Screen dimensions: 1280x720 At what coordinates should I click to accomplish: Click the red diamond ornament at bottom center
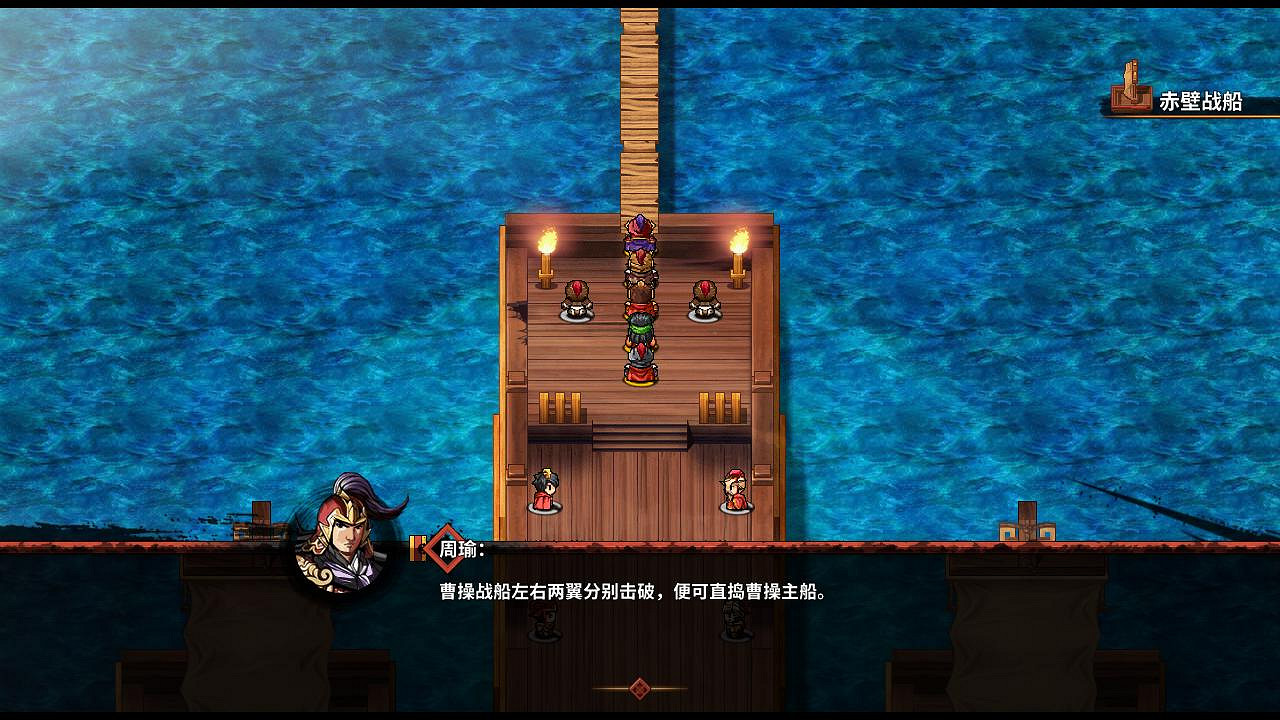tap(640, 687)
